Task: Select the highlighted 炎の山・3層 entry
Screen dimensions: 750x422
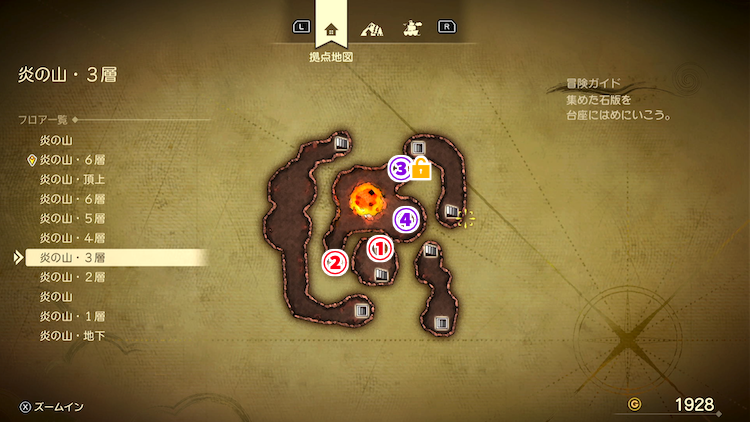Action: coord(72,257)
